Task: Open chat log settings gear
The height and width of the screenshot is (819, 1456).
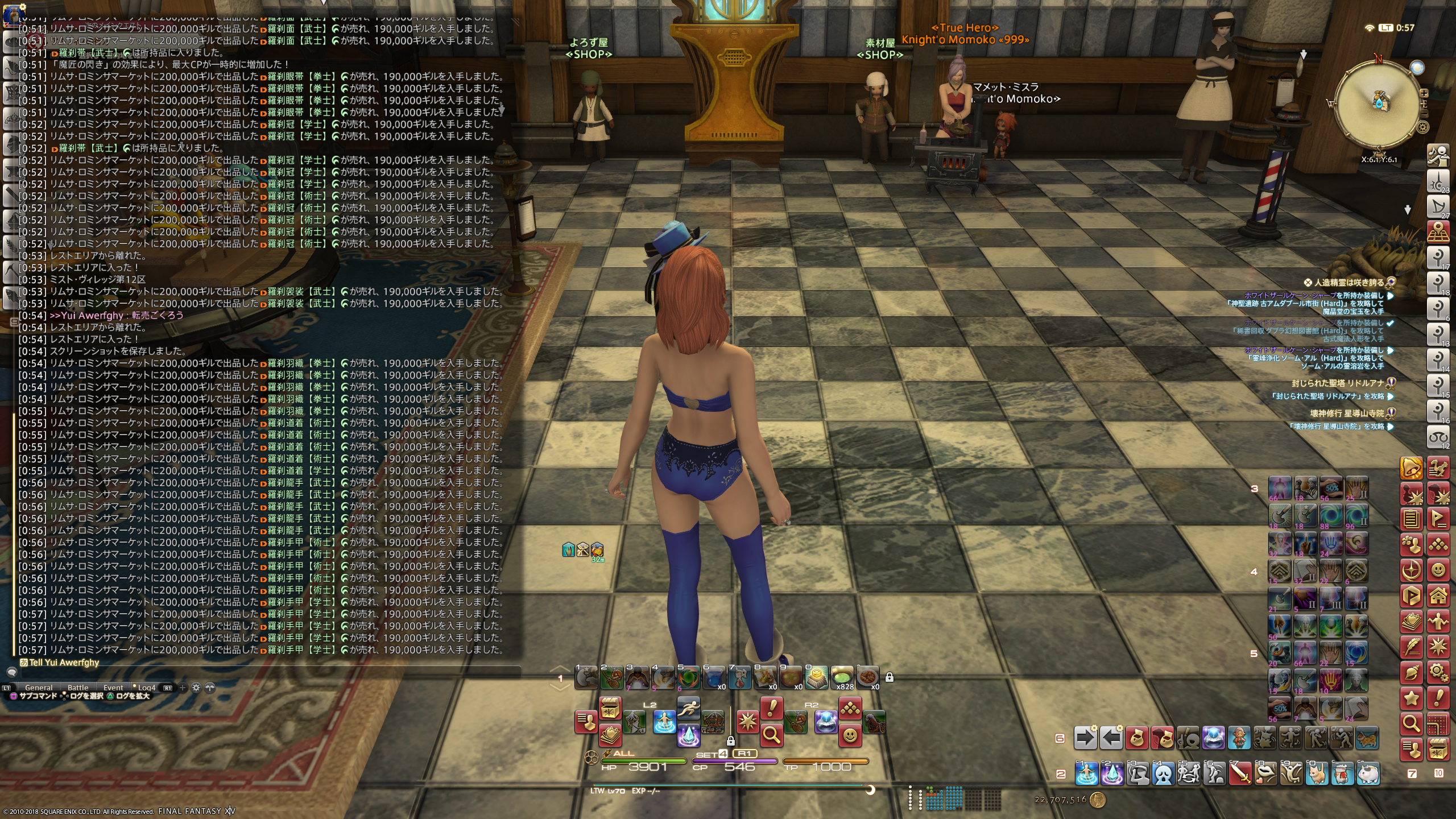Action: pyautogui.click(x=196, y=688)
